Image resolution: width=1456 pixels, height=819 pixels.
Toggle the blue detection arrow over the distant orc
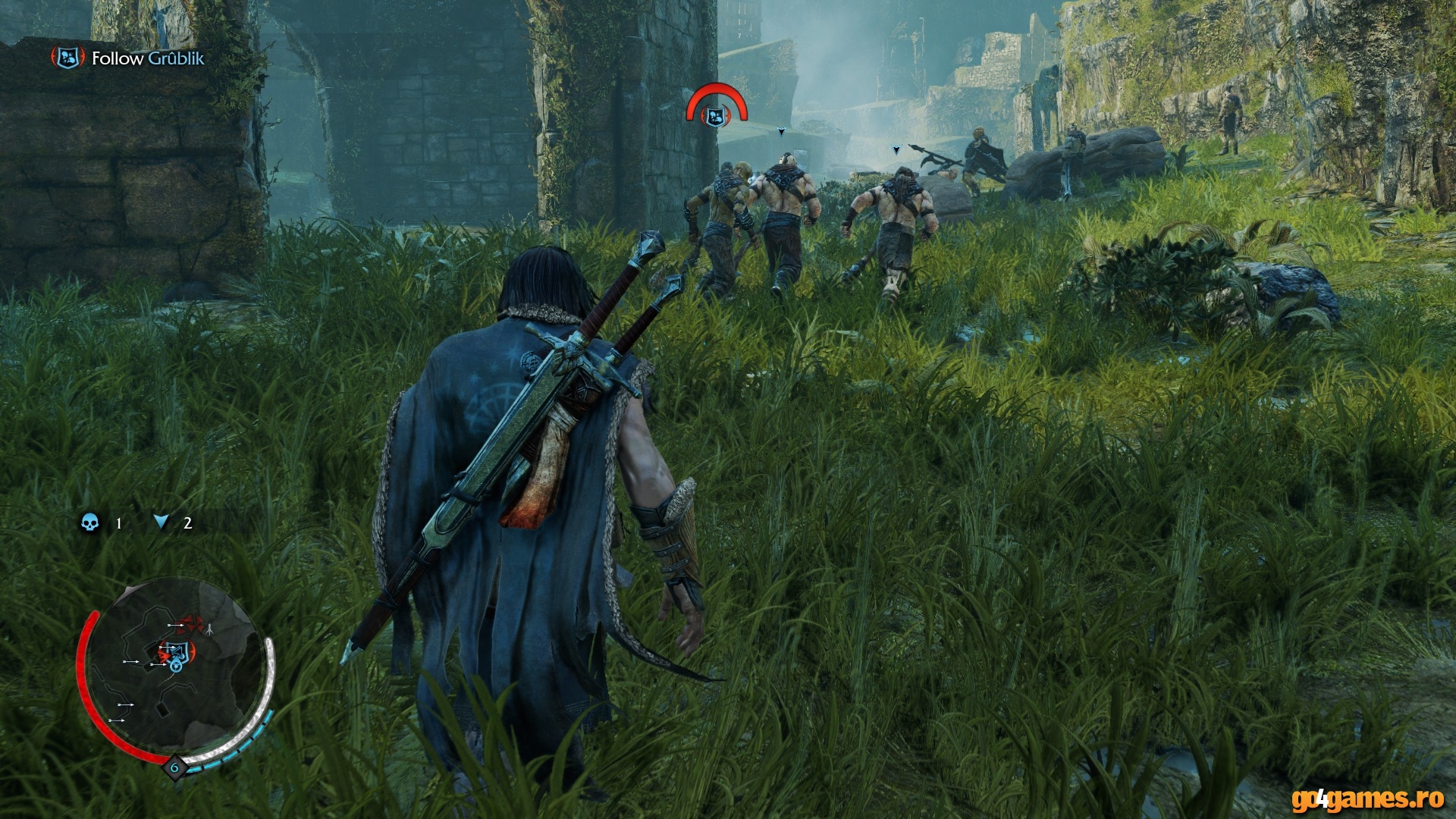click(781, 132)
